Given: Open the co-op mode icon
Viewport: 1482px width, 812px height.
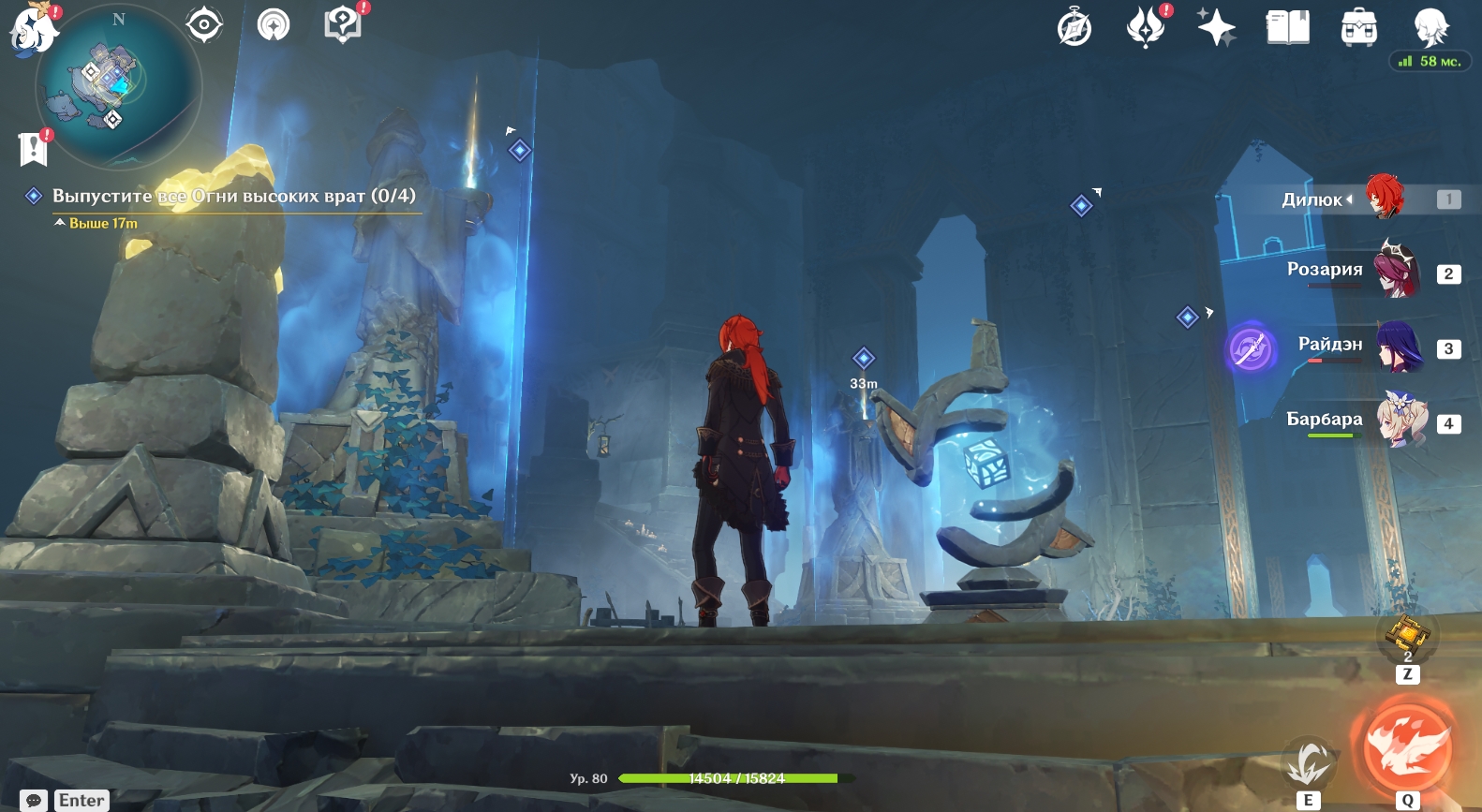Looking at the screenshot, I should pyautogui.click(x=274, y=25).
